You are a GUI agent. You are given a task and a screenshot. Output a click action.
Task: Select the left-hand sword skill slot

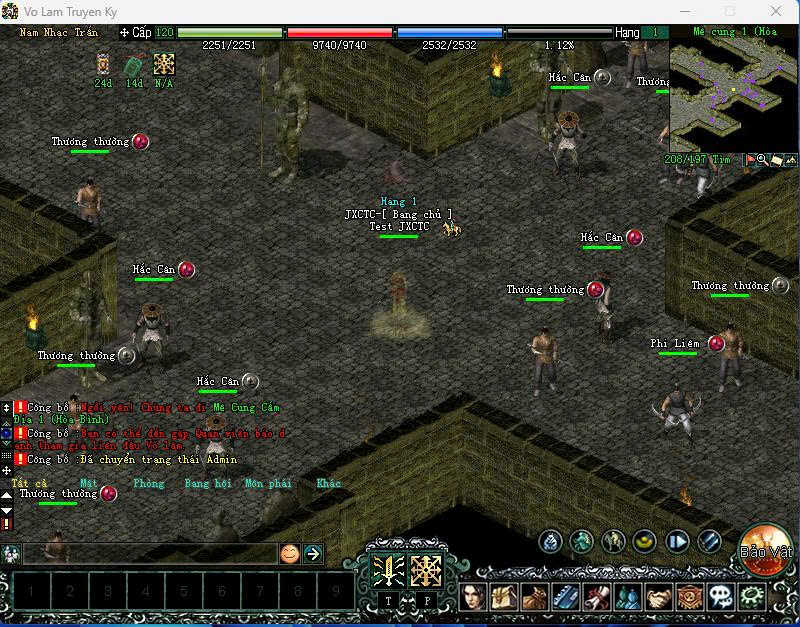(389, 571)
